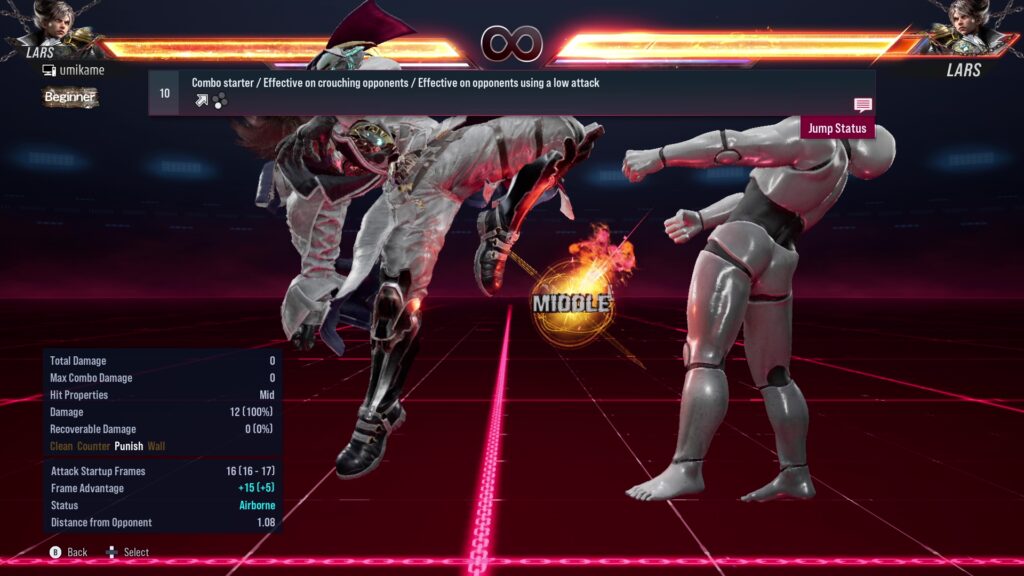The image size is (1024, 576).
Task: Click the Jump Status tag
Action: (837, 128)
